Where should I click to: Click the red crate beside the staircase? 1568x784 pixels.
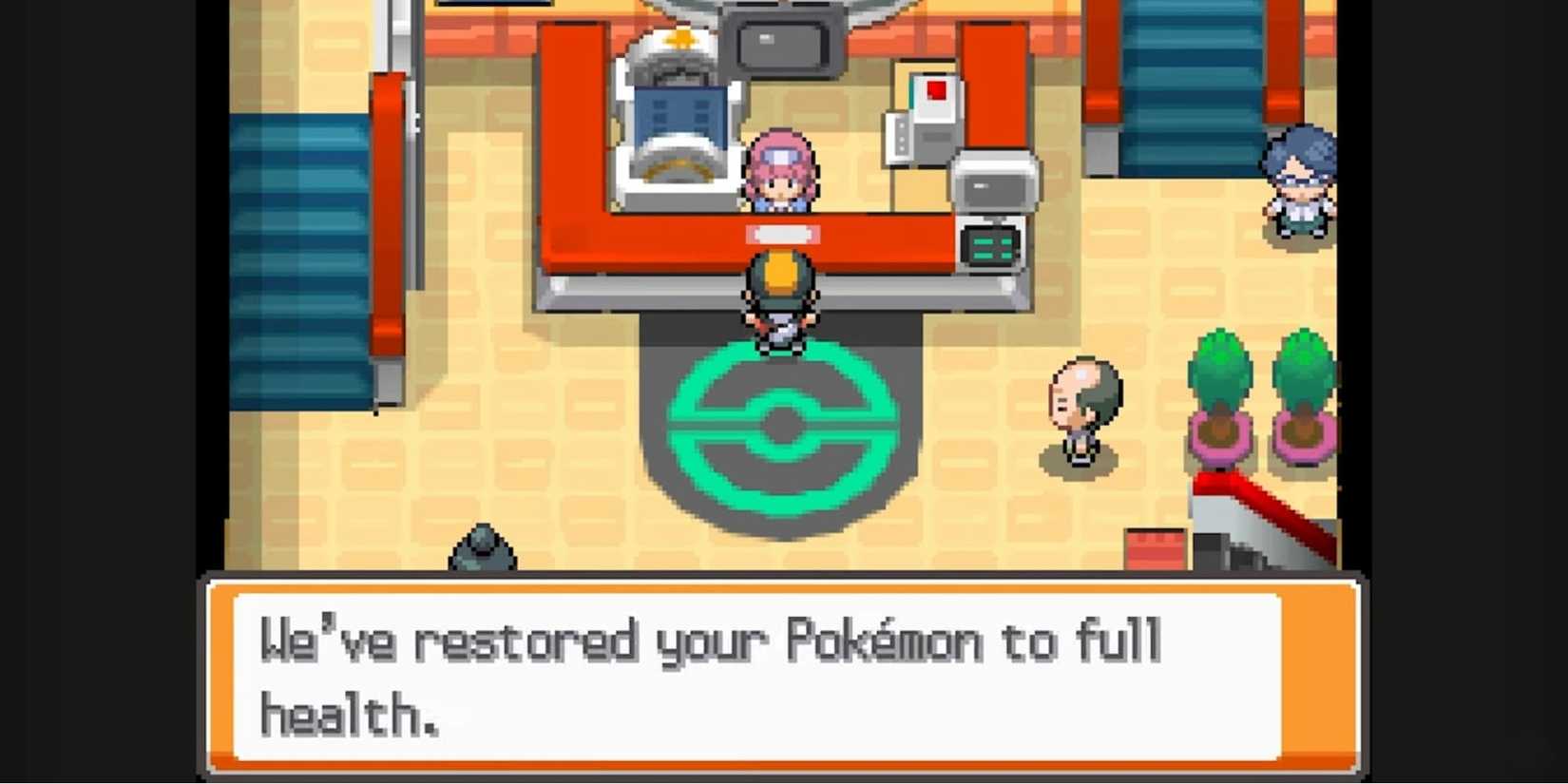1155,551
